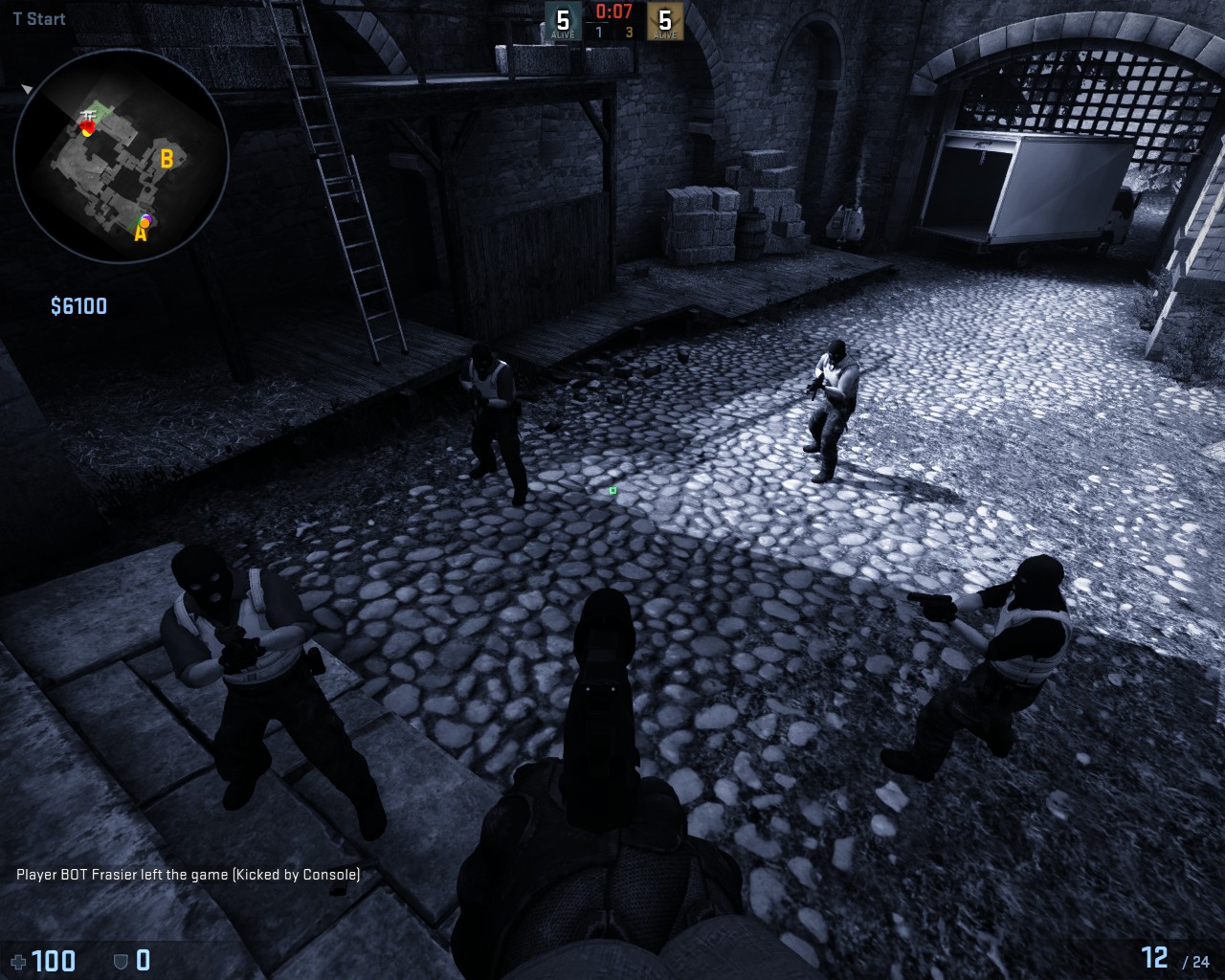Select bombsite A marker on the radar

click(x=140, y=234)
